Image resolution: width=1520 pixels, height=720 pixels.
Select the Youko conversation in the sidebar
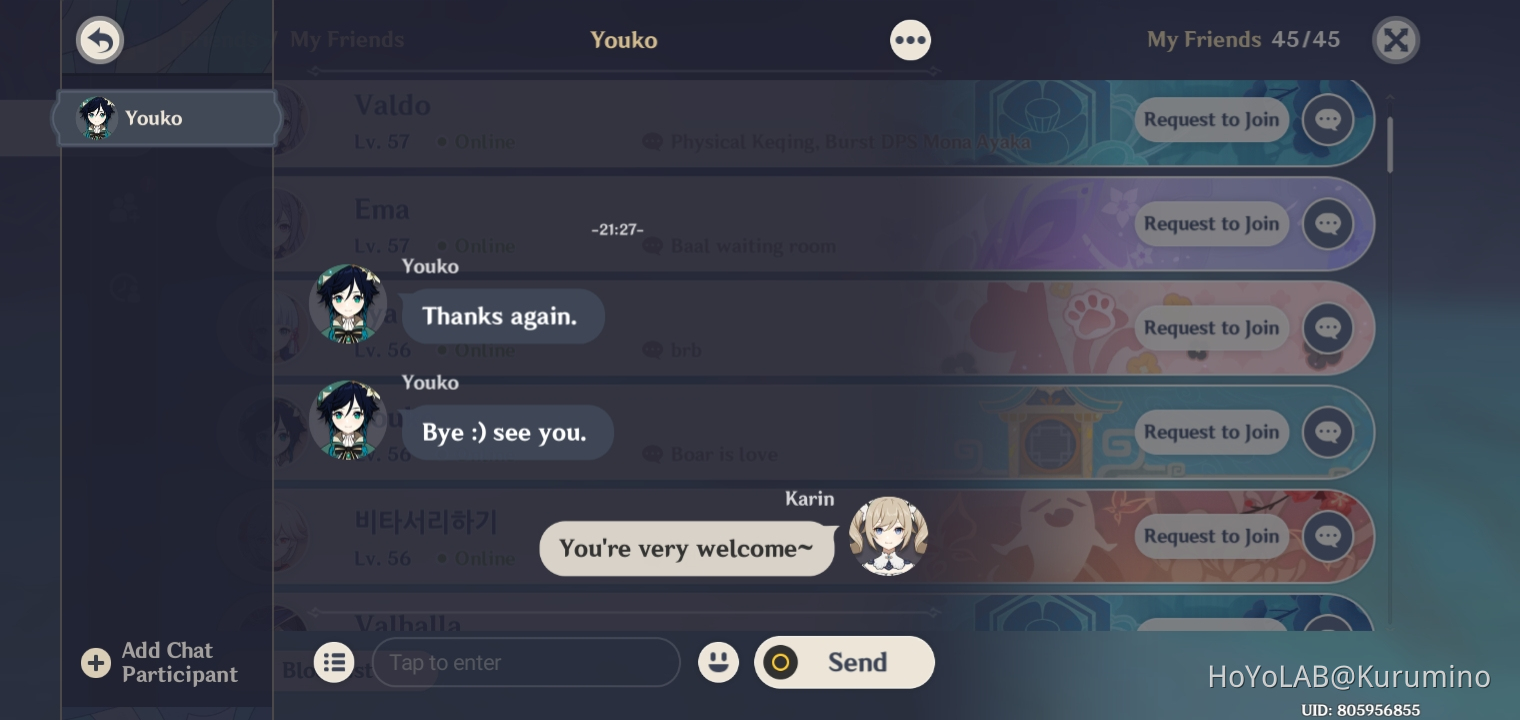pos(165,118)
